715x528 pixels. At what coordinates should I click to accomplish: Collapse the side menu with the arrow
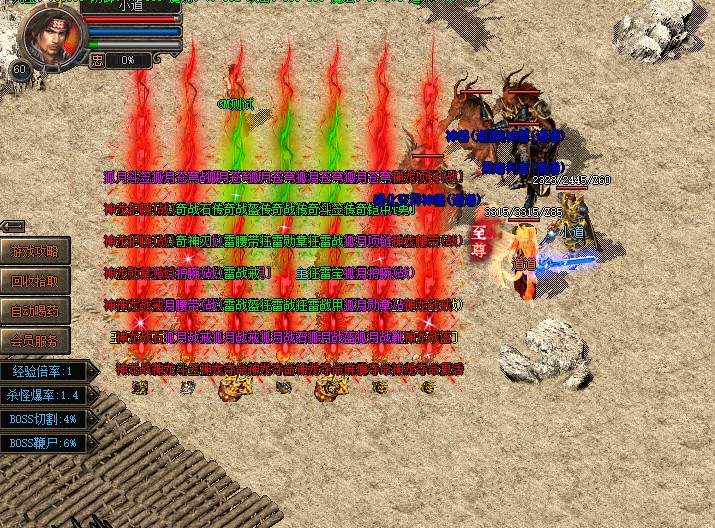[x=13, y=226]
